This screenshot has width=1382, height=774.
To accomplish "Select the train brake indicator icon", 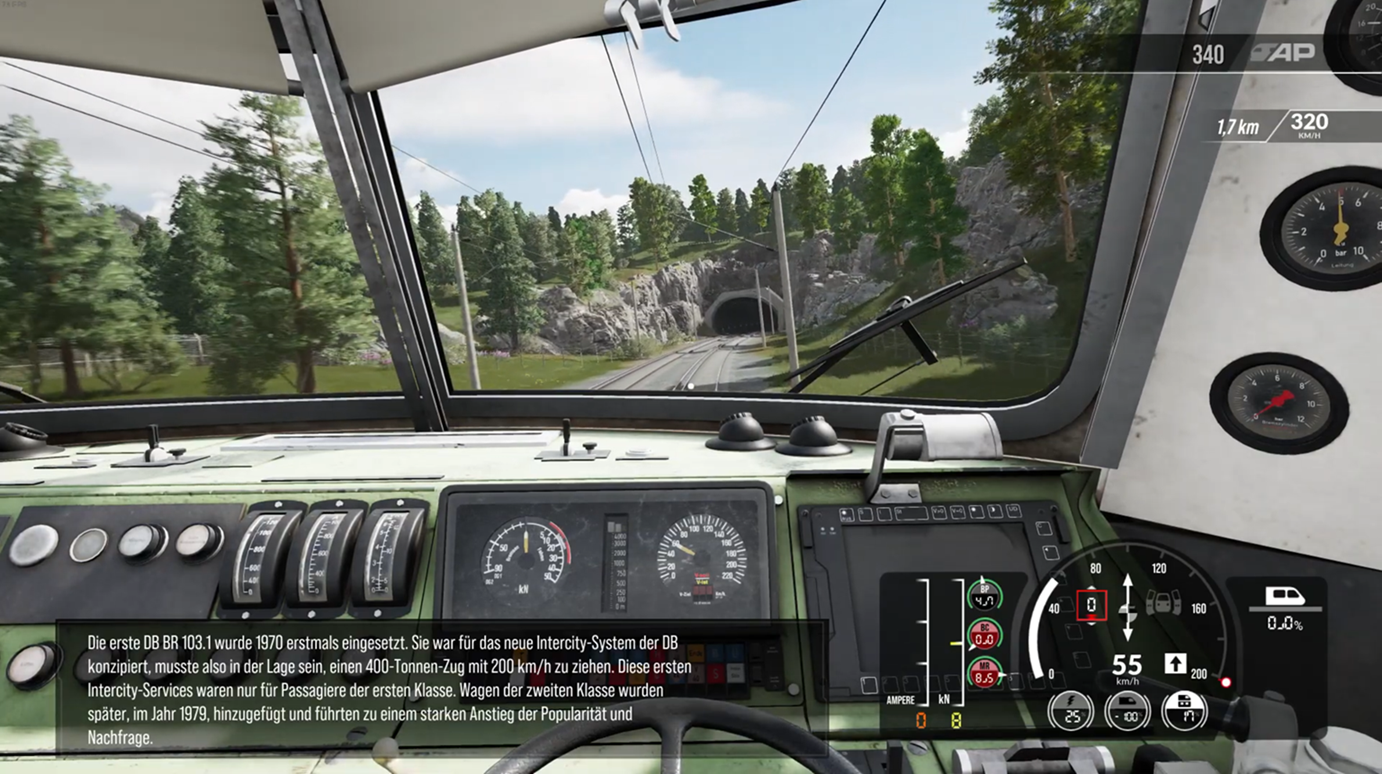I will (x=1127, y=711).
